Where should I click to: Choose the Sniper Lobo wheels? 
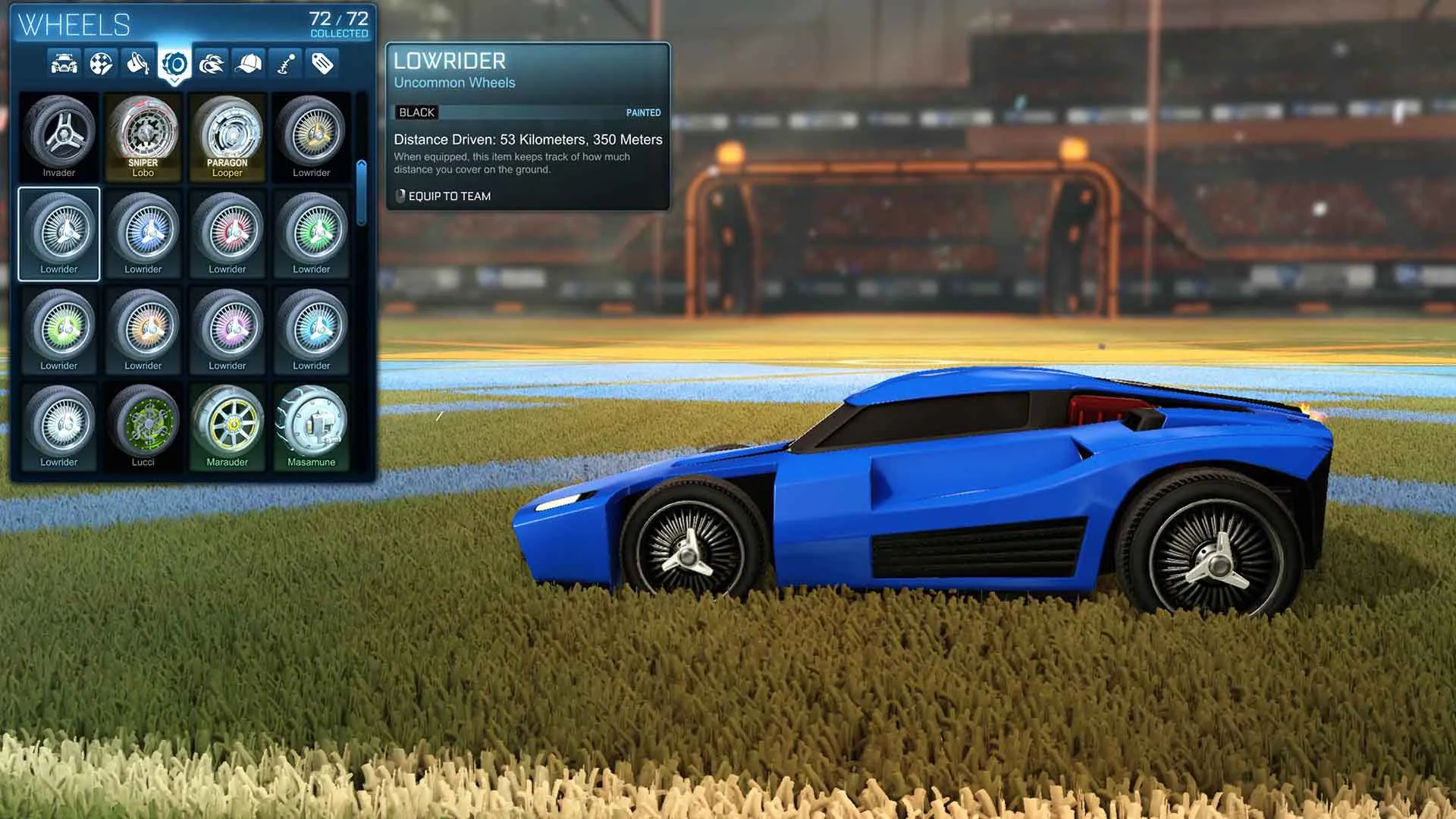pyautogui.click(x=144, y=135)
